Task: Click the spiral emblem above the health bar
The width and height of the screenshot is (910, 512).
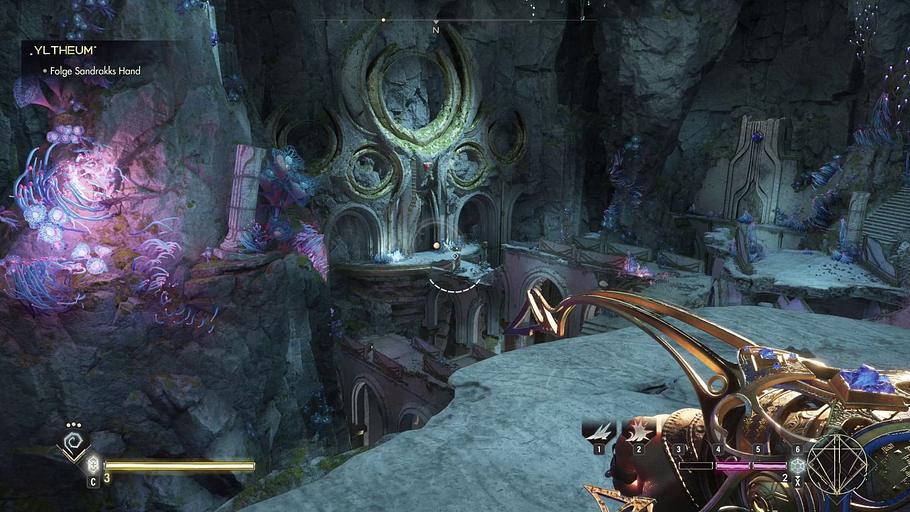Action: coord(72,441)
